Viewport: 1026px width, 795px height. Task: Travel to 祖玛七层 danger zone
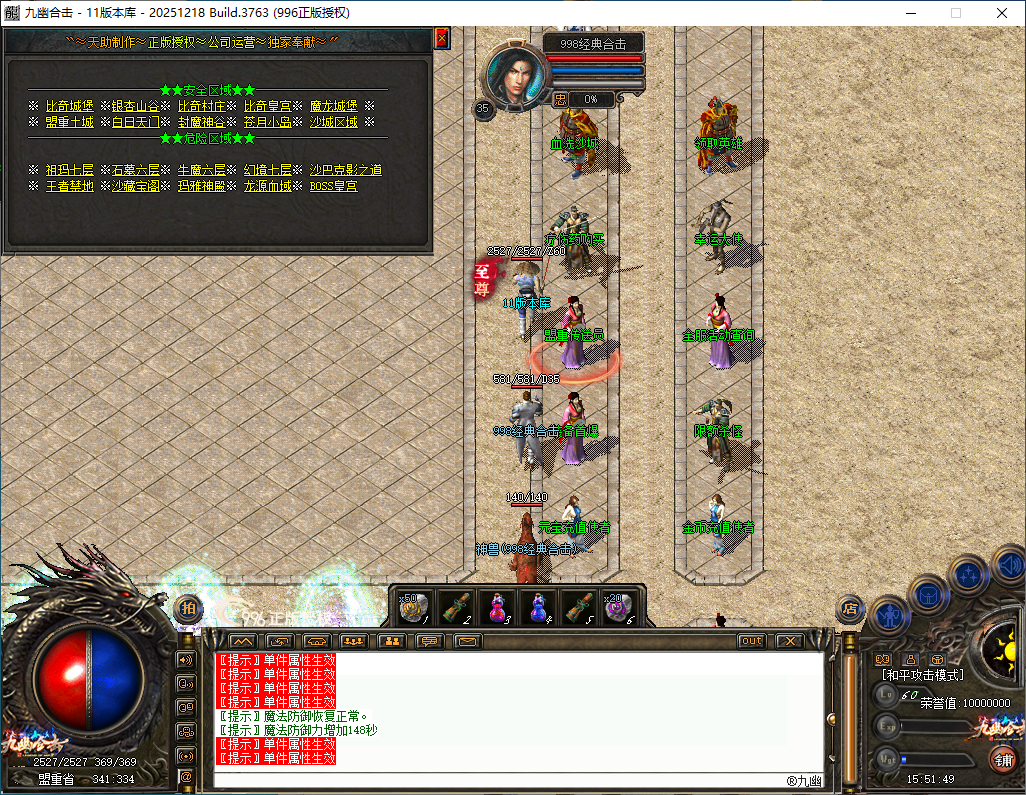coord(69,170)
